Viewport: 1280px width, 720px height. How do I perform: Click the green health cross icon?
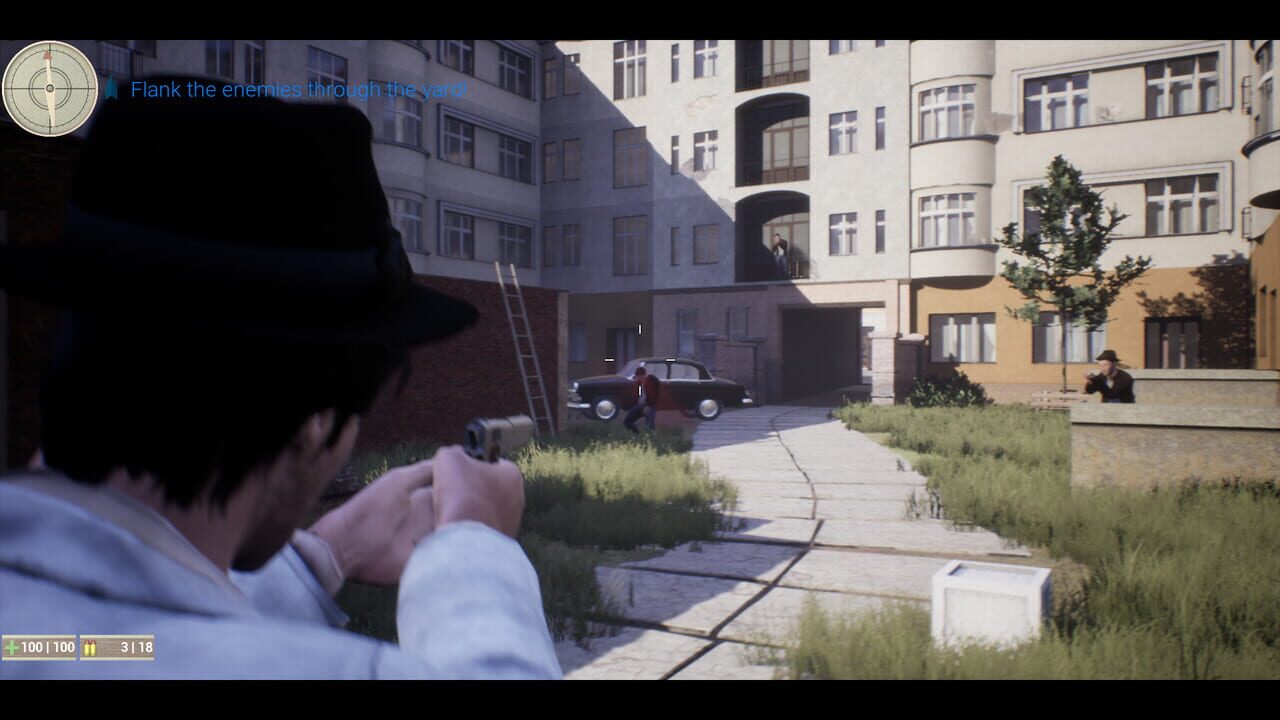pyautogui.click(x=13, y=647)
